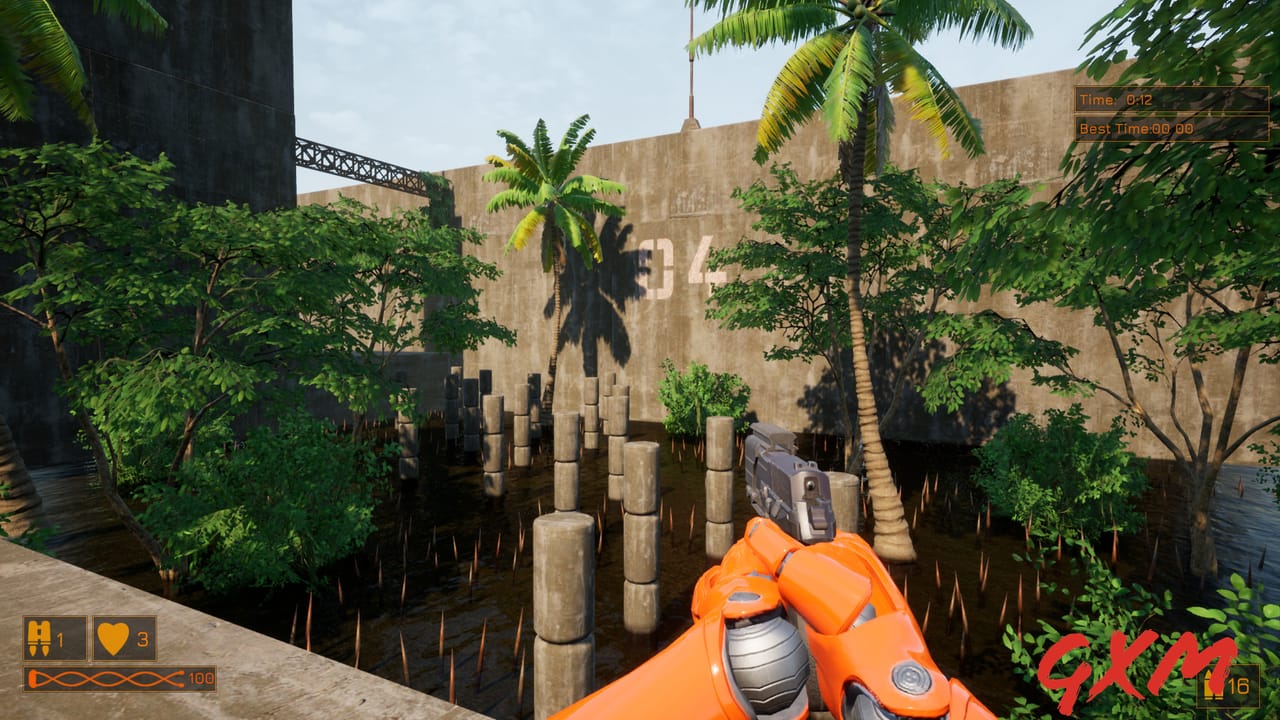
Task: Select the heart lives icon
Action: 113,639
